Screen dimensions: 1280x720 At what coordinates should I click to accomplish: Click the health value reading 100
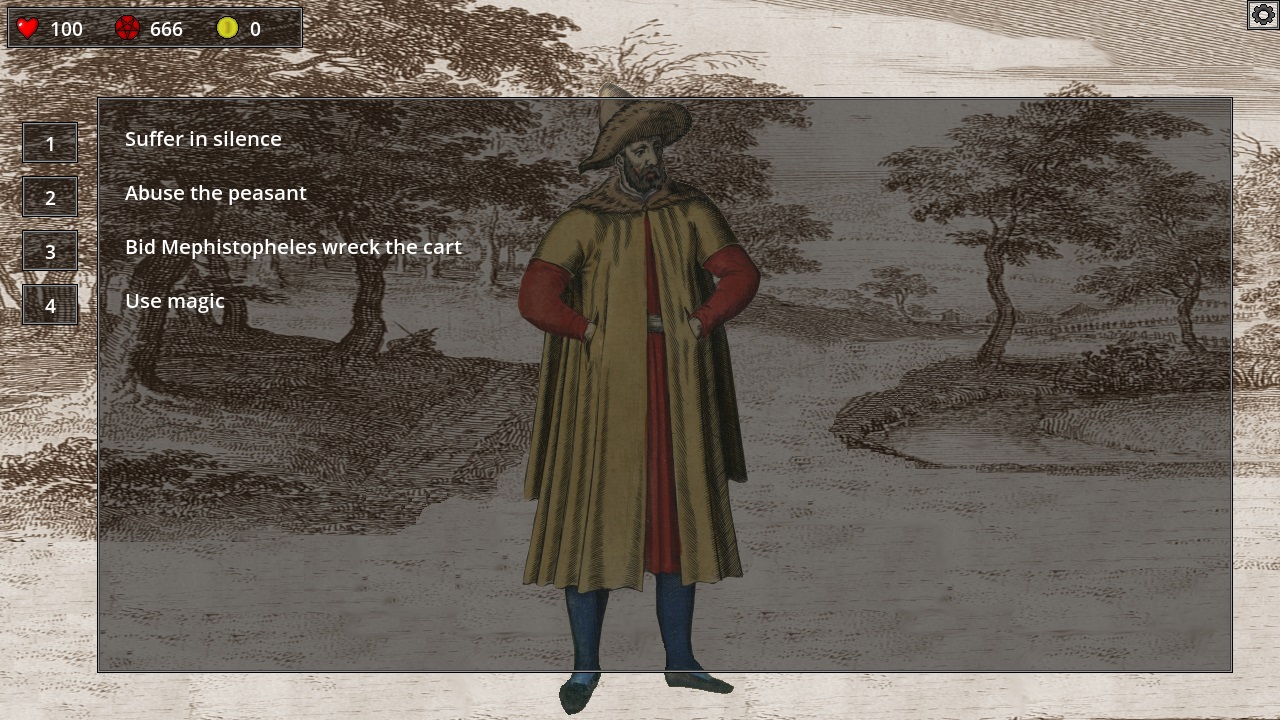67,29
